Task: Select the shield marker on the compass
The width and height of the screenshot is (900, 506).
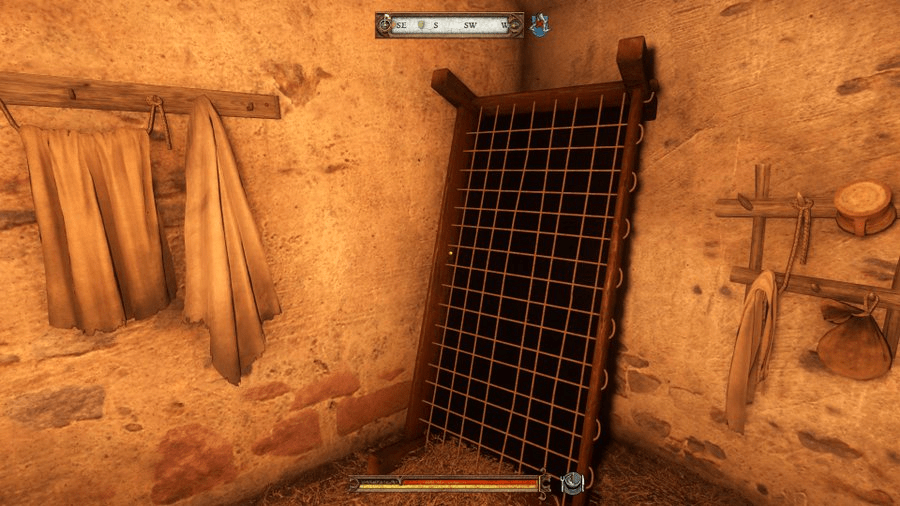Action: tap(420, 25)
